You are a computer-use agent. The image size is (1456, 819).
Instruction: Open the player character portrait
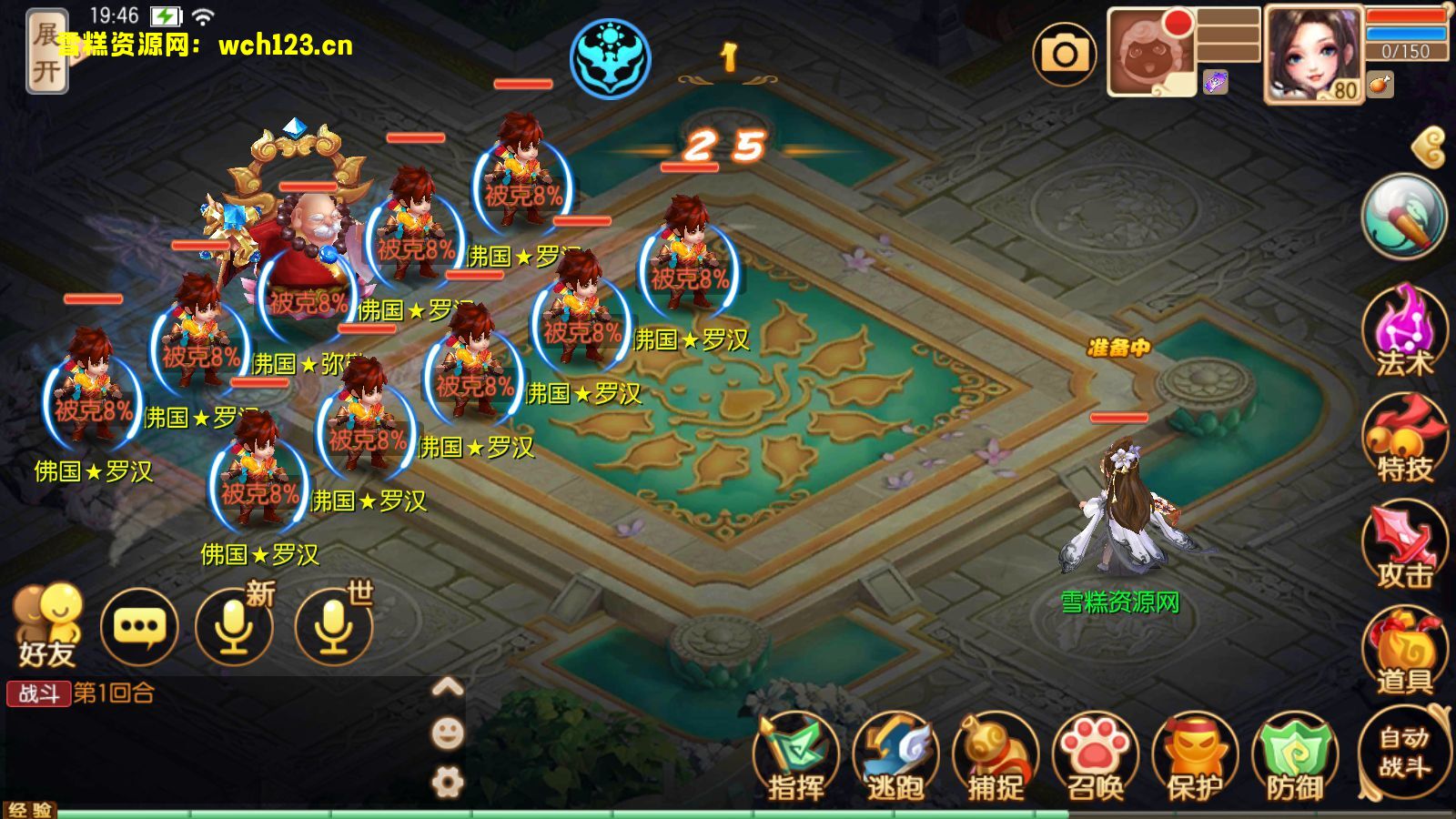[1312, 55]
